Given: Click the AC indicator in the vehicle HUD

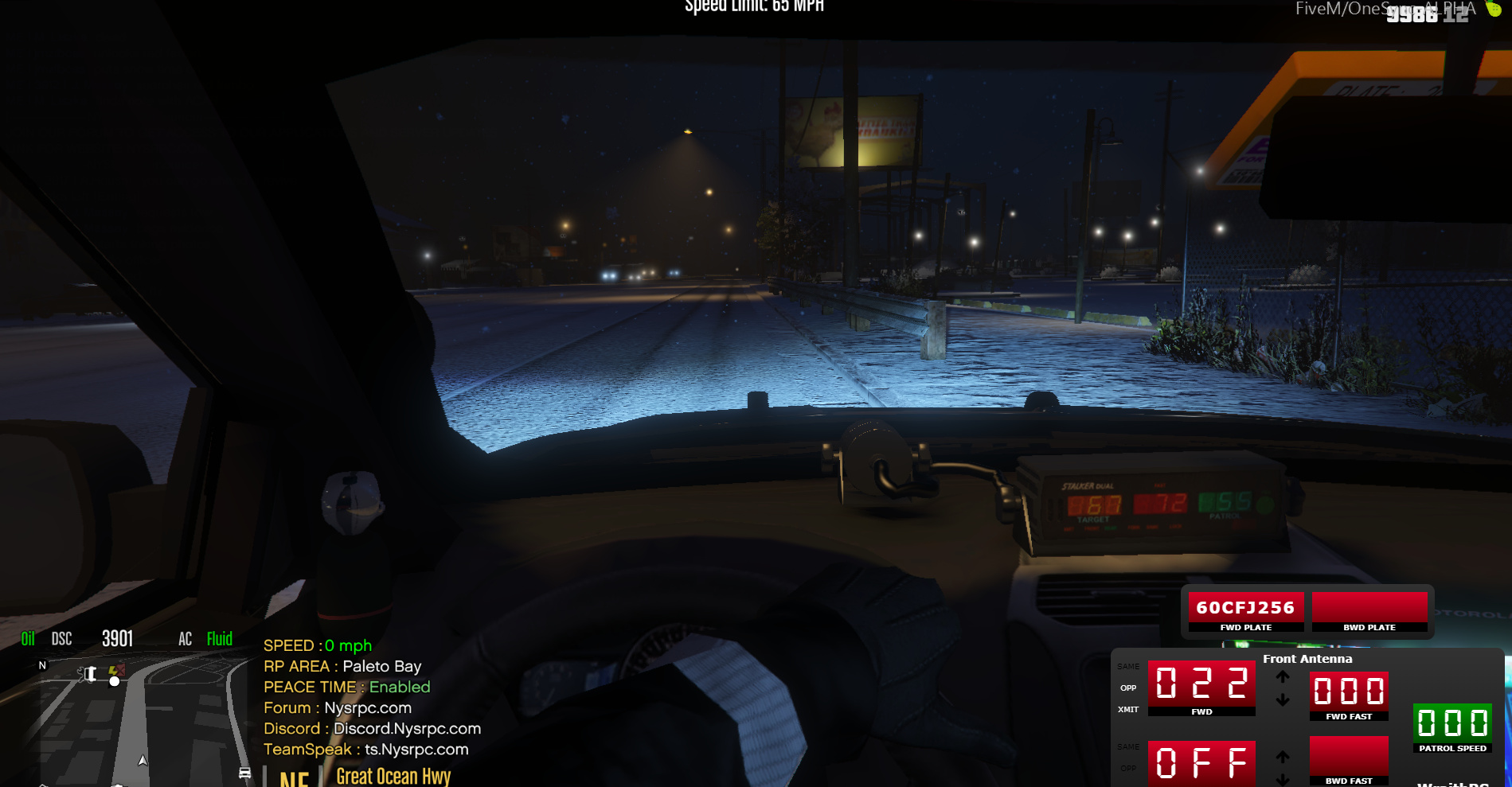Looking at the screenshot, I should coord(186,638).
